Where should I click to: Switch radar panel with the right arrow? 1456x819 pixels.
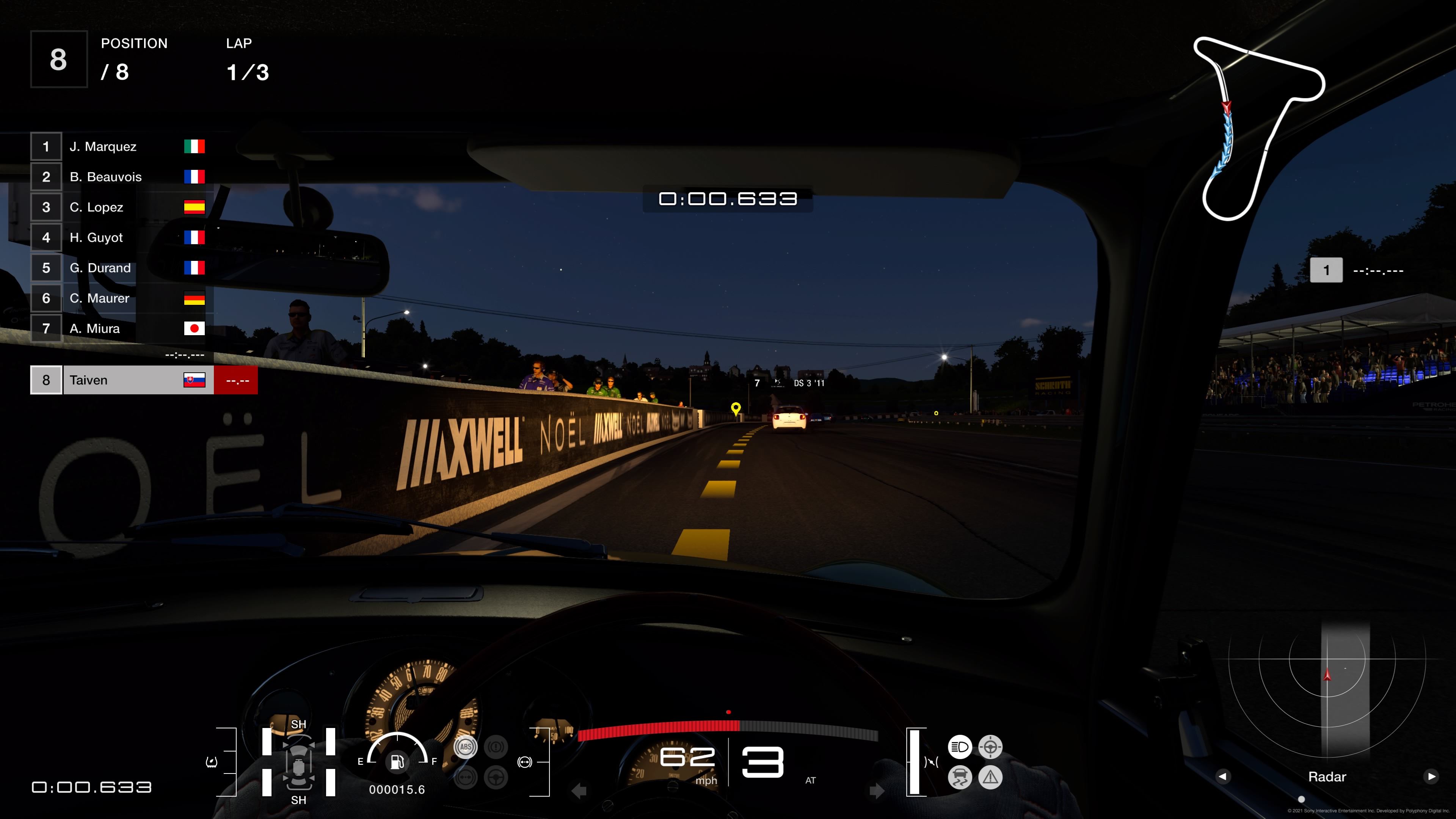[x=1431, y=777]
